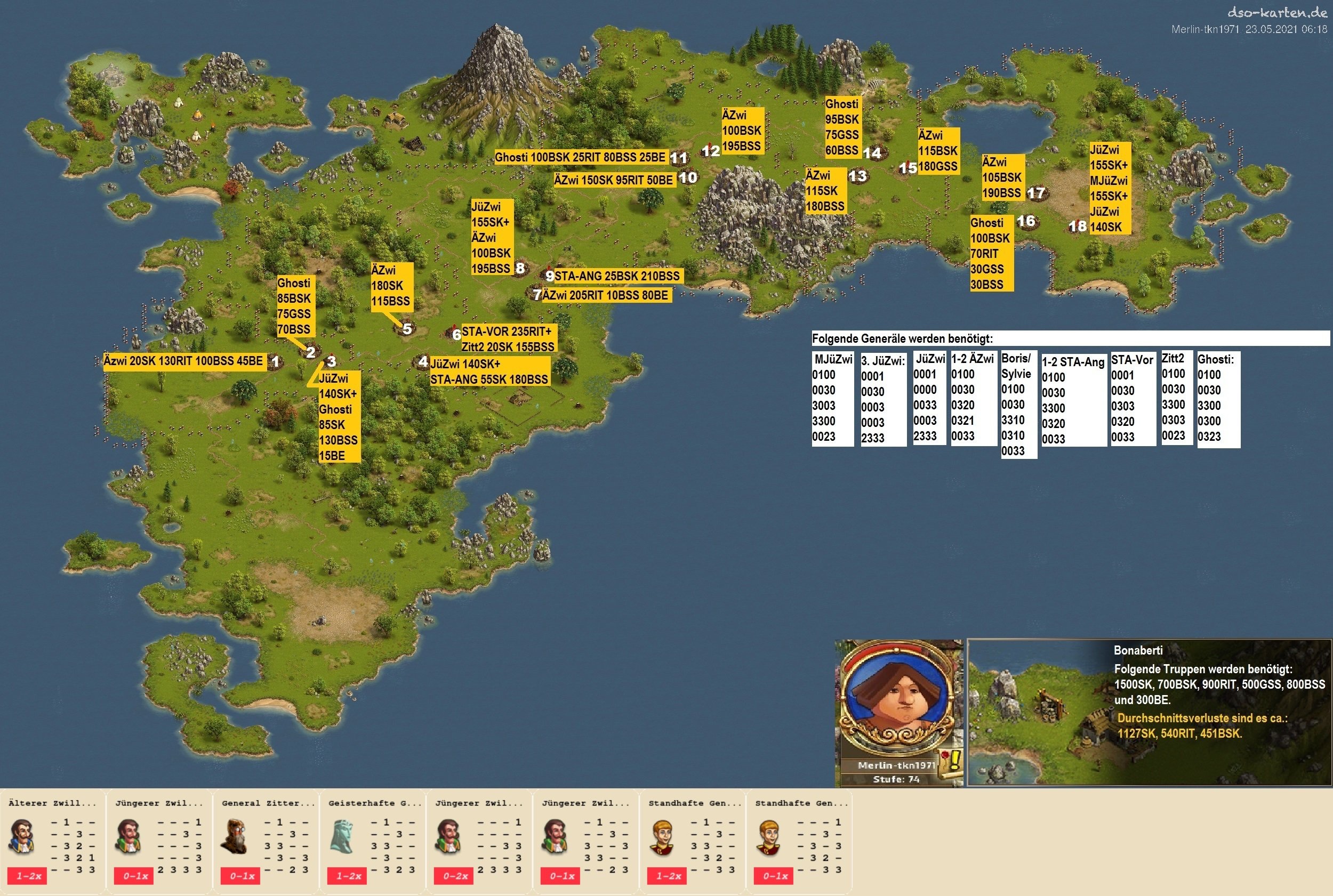Choose camp marker number 16
The image size is (1333, 896).
[x=1026, y=221]
